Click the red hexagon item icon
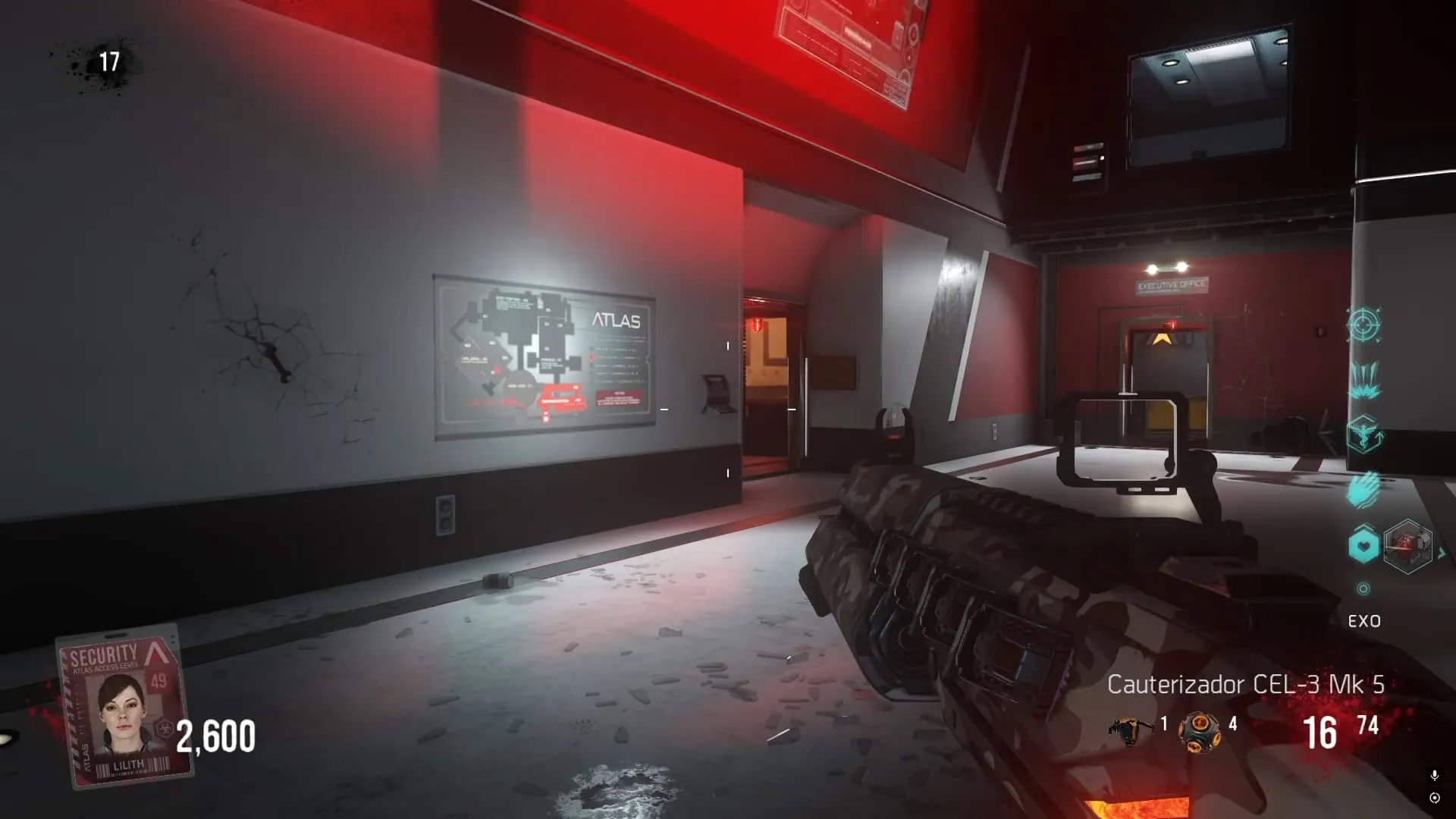The width and height of the screenshot is (1456, 819). (1407, 545)
